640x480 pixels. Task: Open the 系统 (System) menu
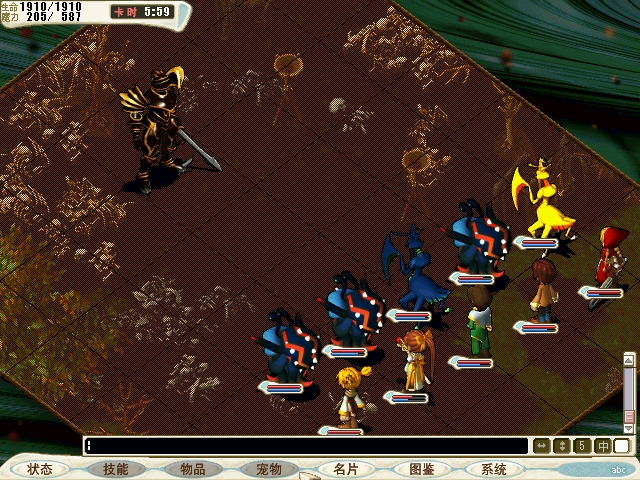[x=493, y=469]
